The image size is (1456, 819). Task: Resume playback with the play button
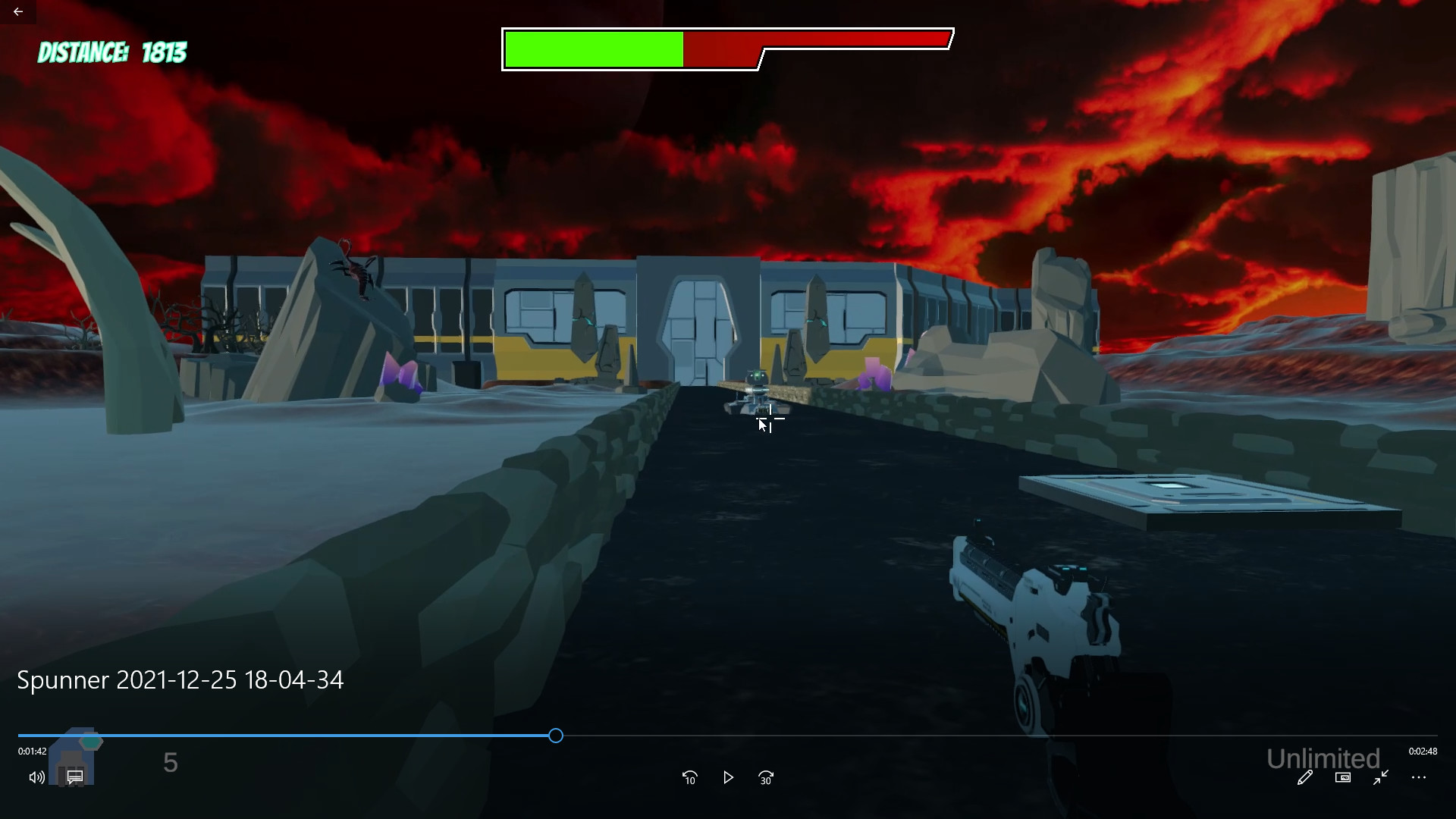tap(728, 777)
